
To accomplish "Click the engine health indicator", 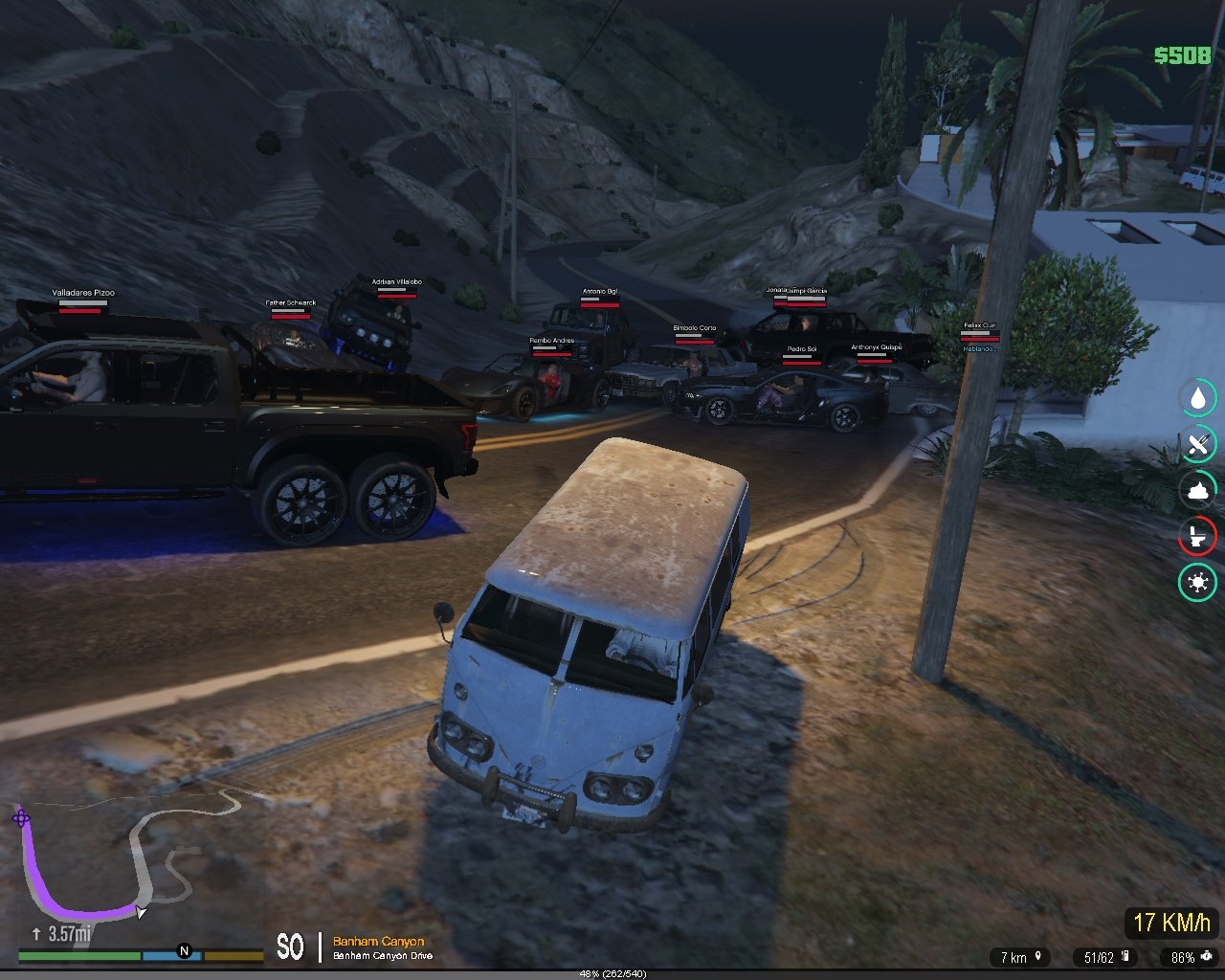I will pyautogui.click(x=1206, y=956).
